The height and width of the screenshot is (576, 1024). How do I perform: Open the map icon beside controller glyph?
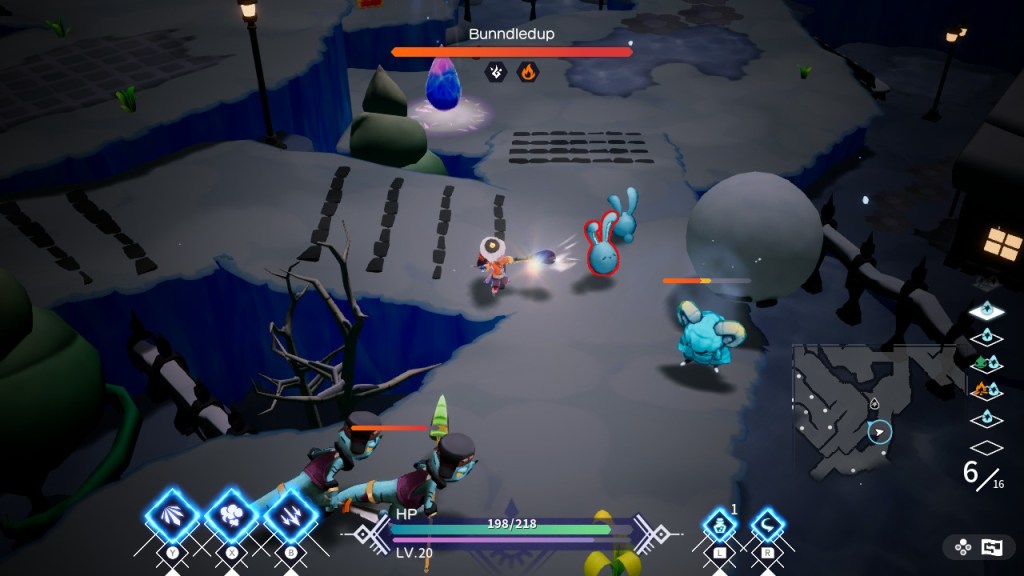(x=992, y=547)
